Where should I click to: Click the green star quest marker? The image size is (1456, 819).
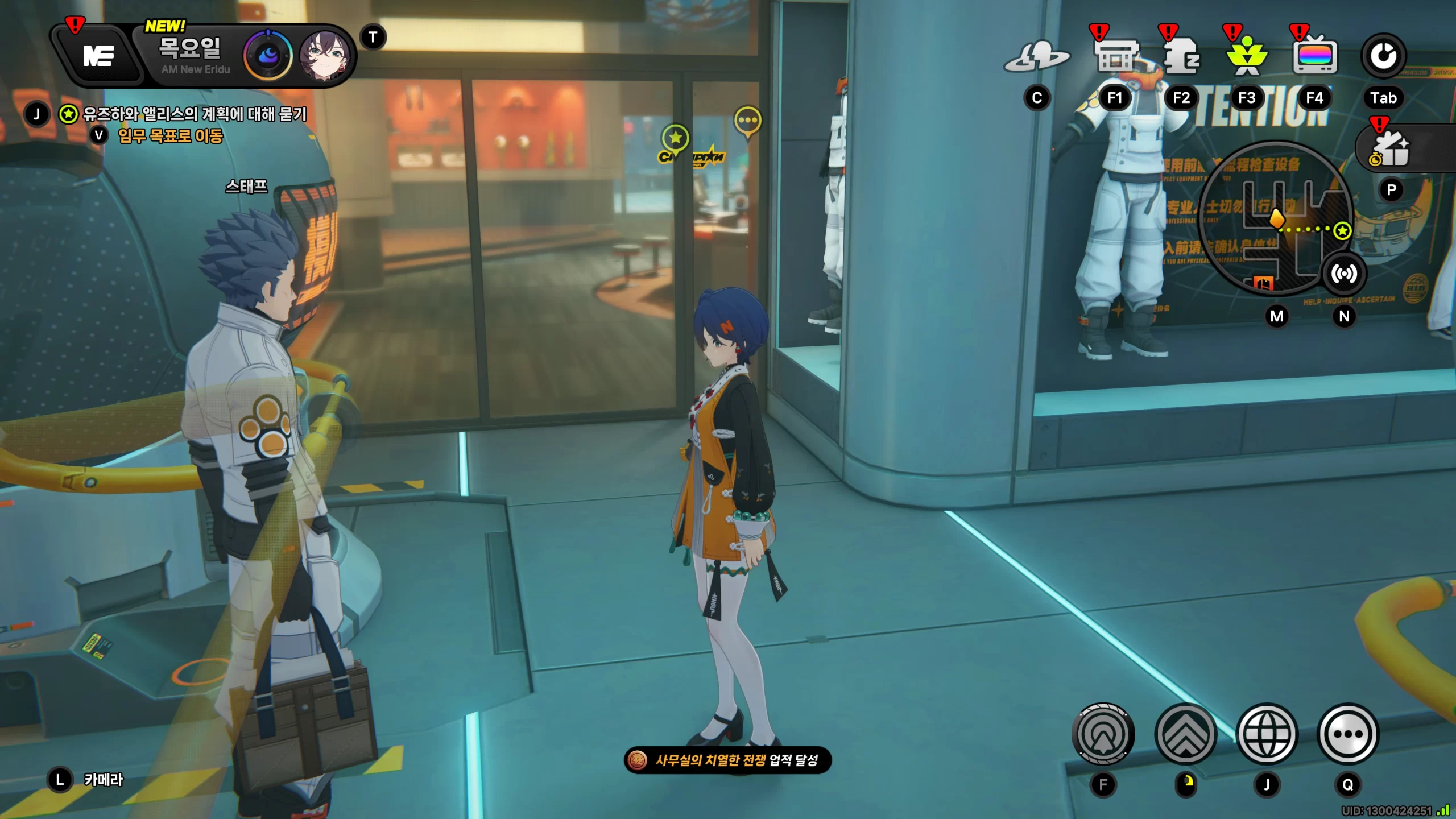pyautogui.click(x=676, y=138)
